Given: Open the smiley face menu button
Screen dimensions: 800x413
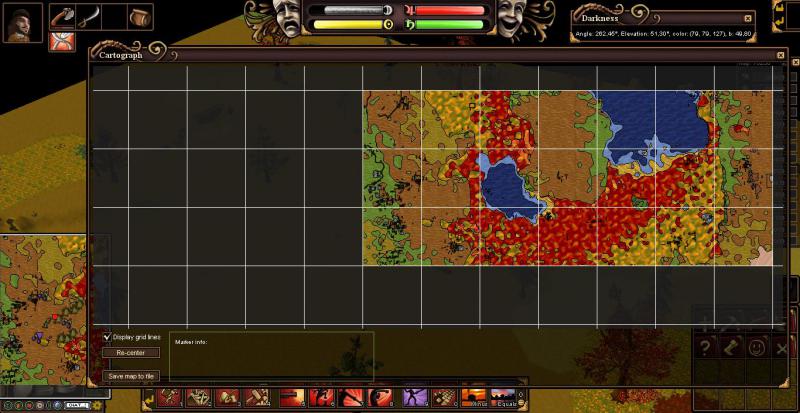Looking at the screenshot, I should 756,347.
